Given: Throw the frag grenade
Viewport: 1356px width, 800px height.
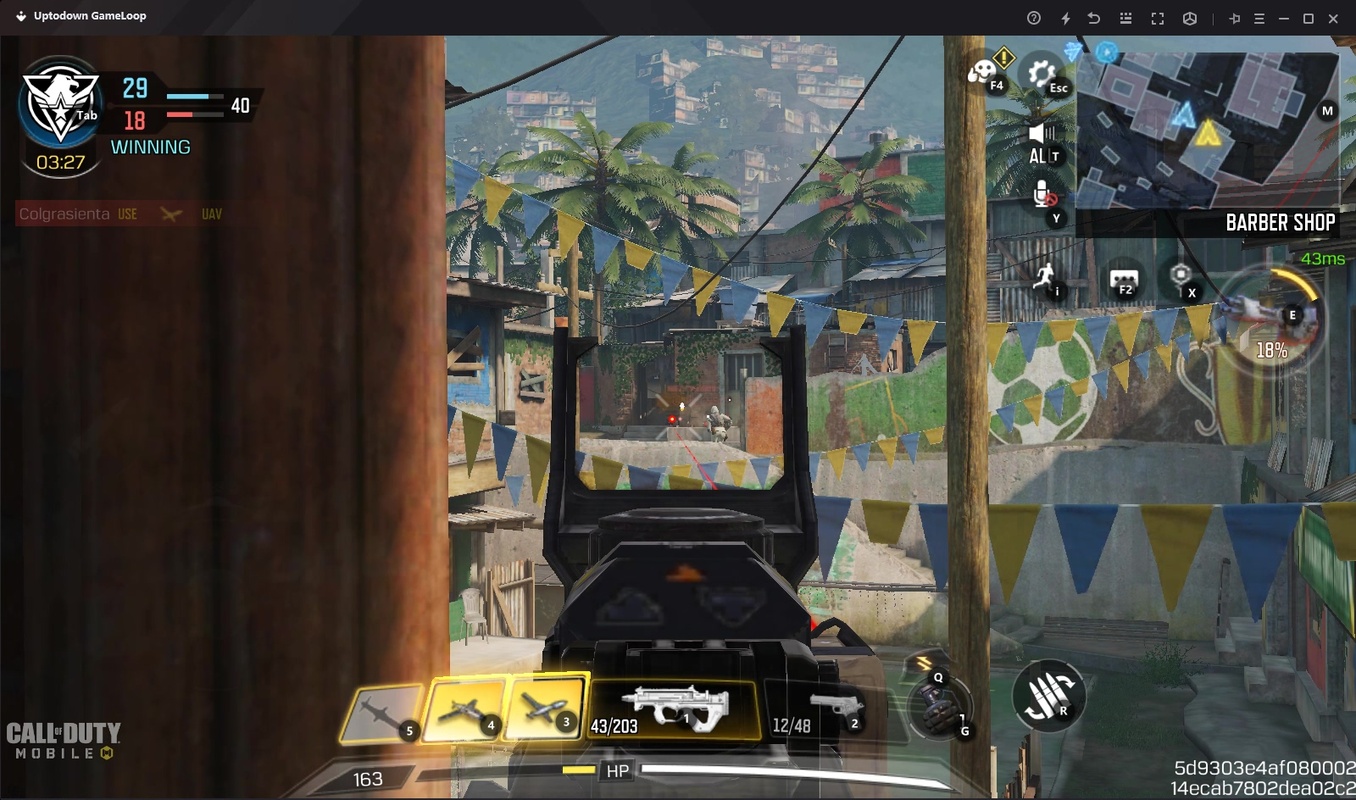Looking at the screenshot, I should coord(938,706).
